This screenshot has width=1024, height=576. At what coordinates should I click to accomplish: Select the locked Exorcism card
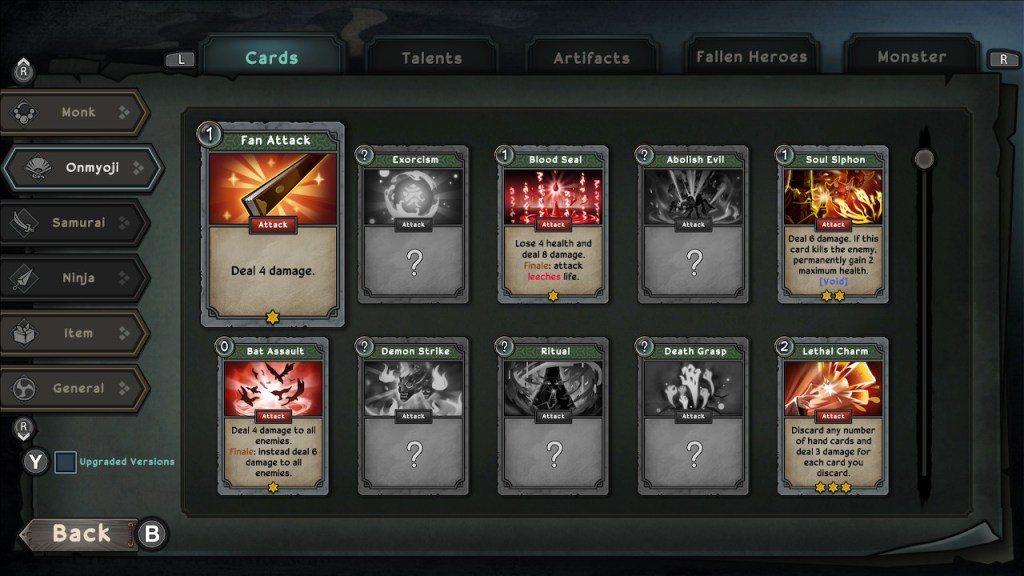(413, 224)
